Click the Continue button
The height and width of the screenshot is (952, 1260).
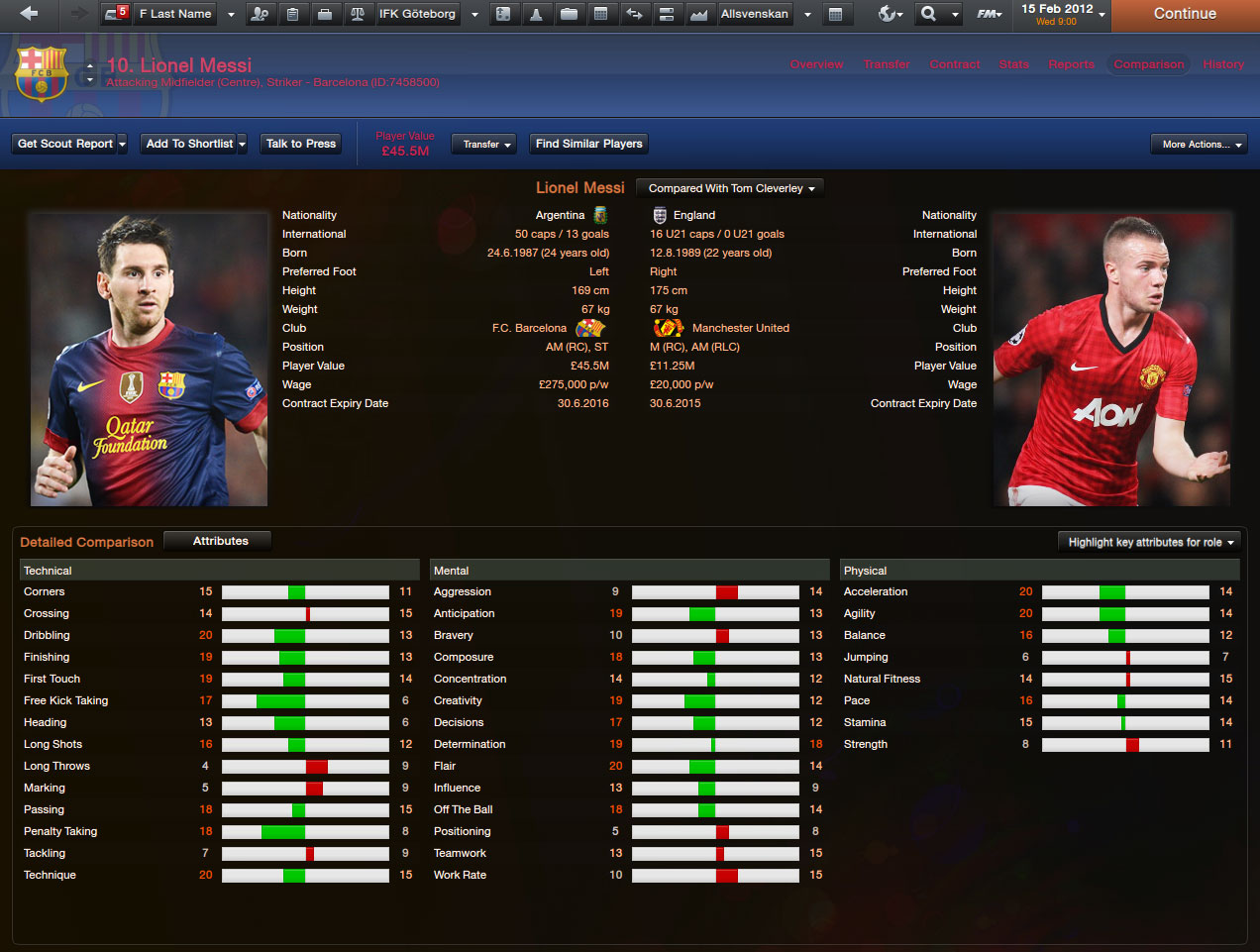pyautogui.click(x=1185, y=14)
